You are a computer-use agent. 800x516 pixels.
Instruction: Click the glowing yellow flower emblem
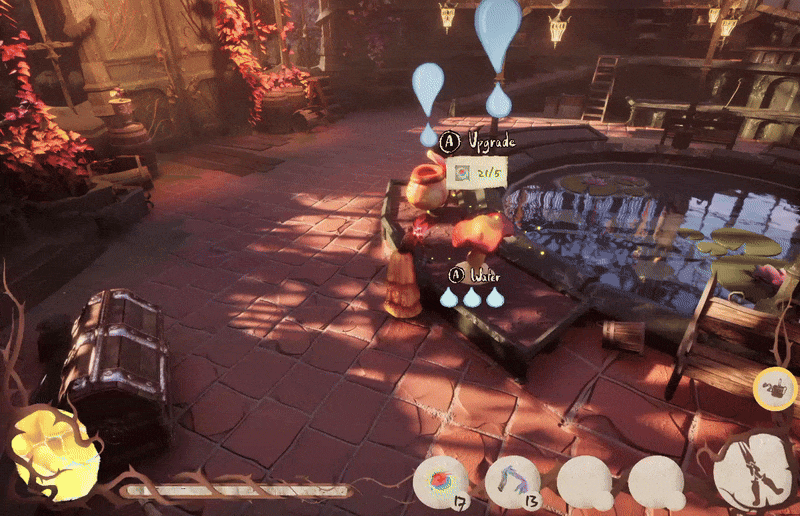(53, 452)
